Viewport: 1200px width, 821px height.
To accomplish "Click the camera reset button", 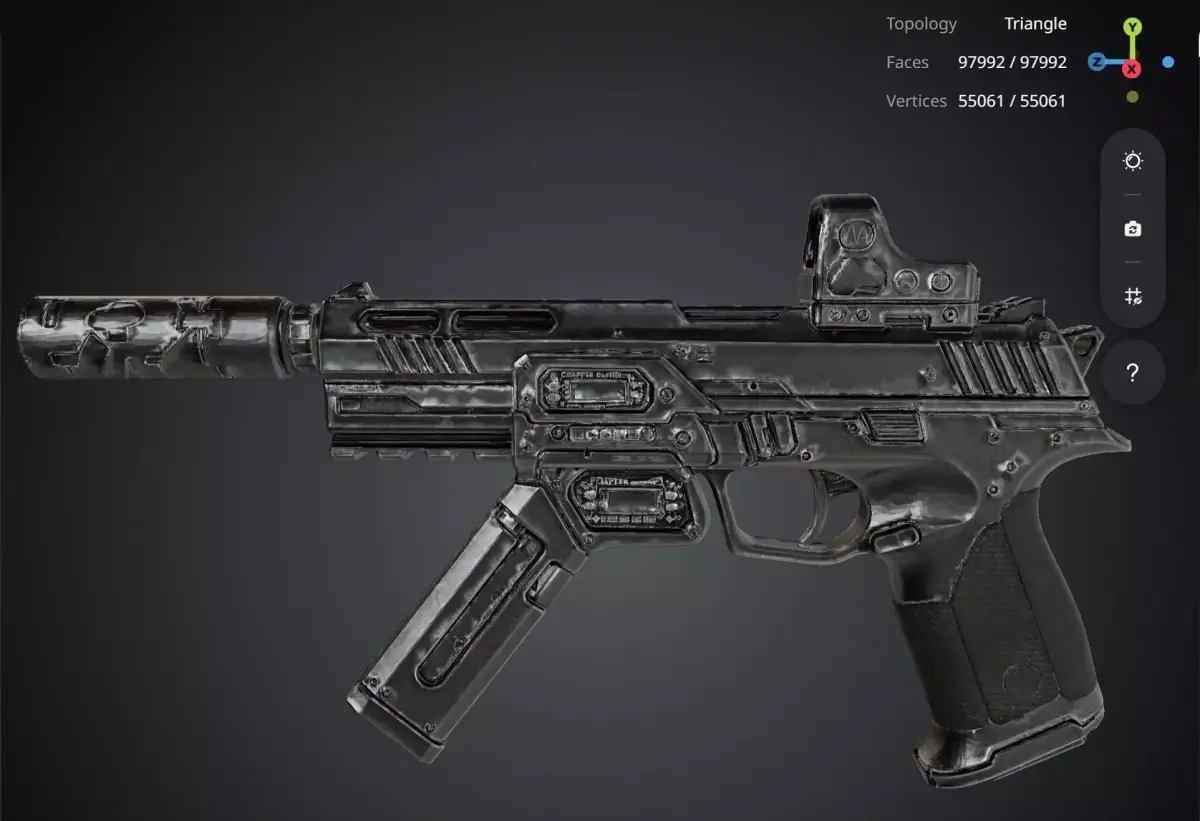I will 1132,229.
